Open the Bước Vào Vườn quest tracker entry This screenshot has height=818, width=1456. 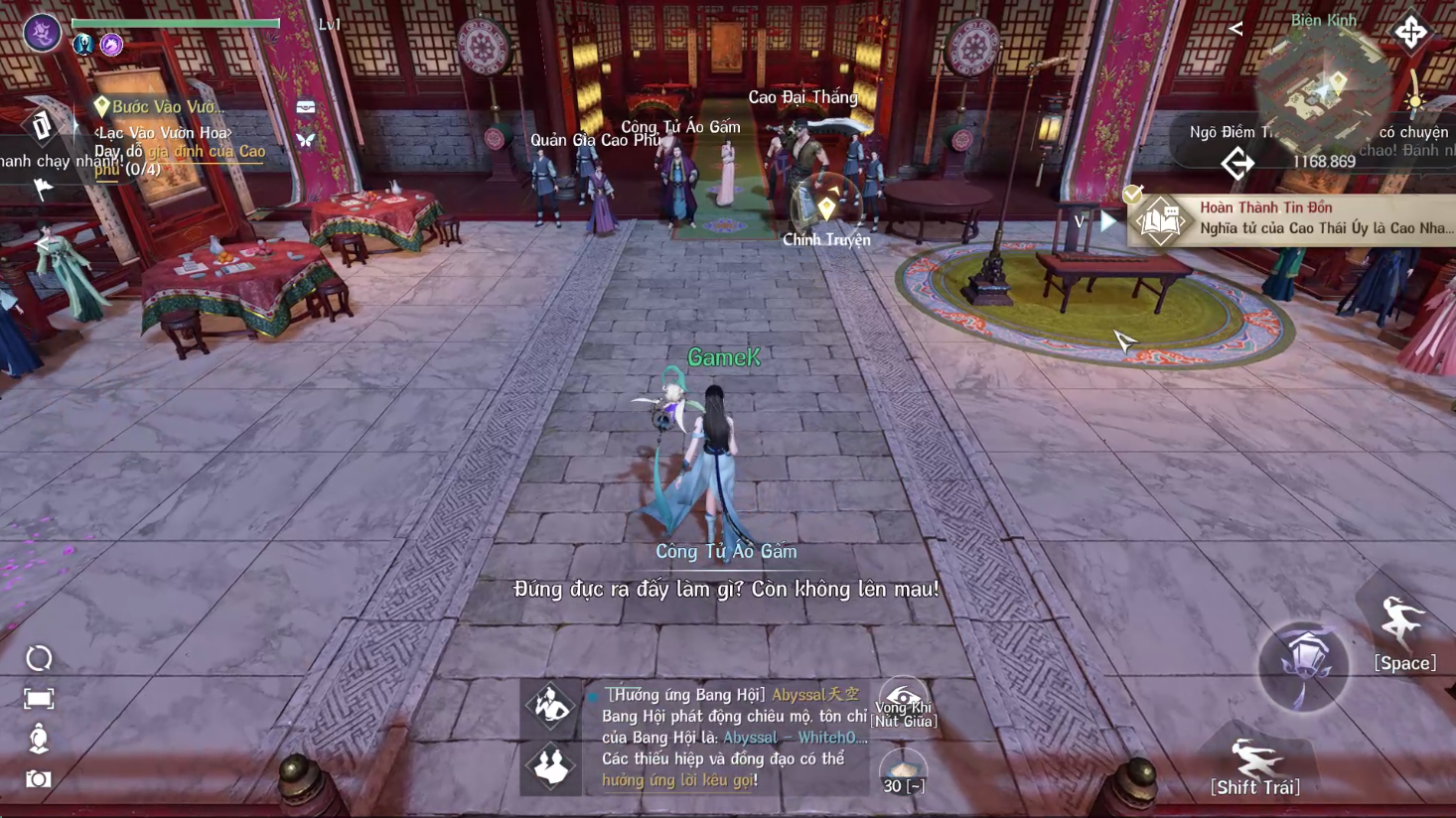[x=164, y=106]
